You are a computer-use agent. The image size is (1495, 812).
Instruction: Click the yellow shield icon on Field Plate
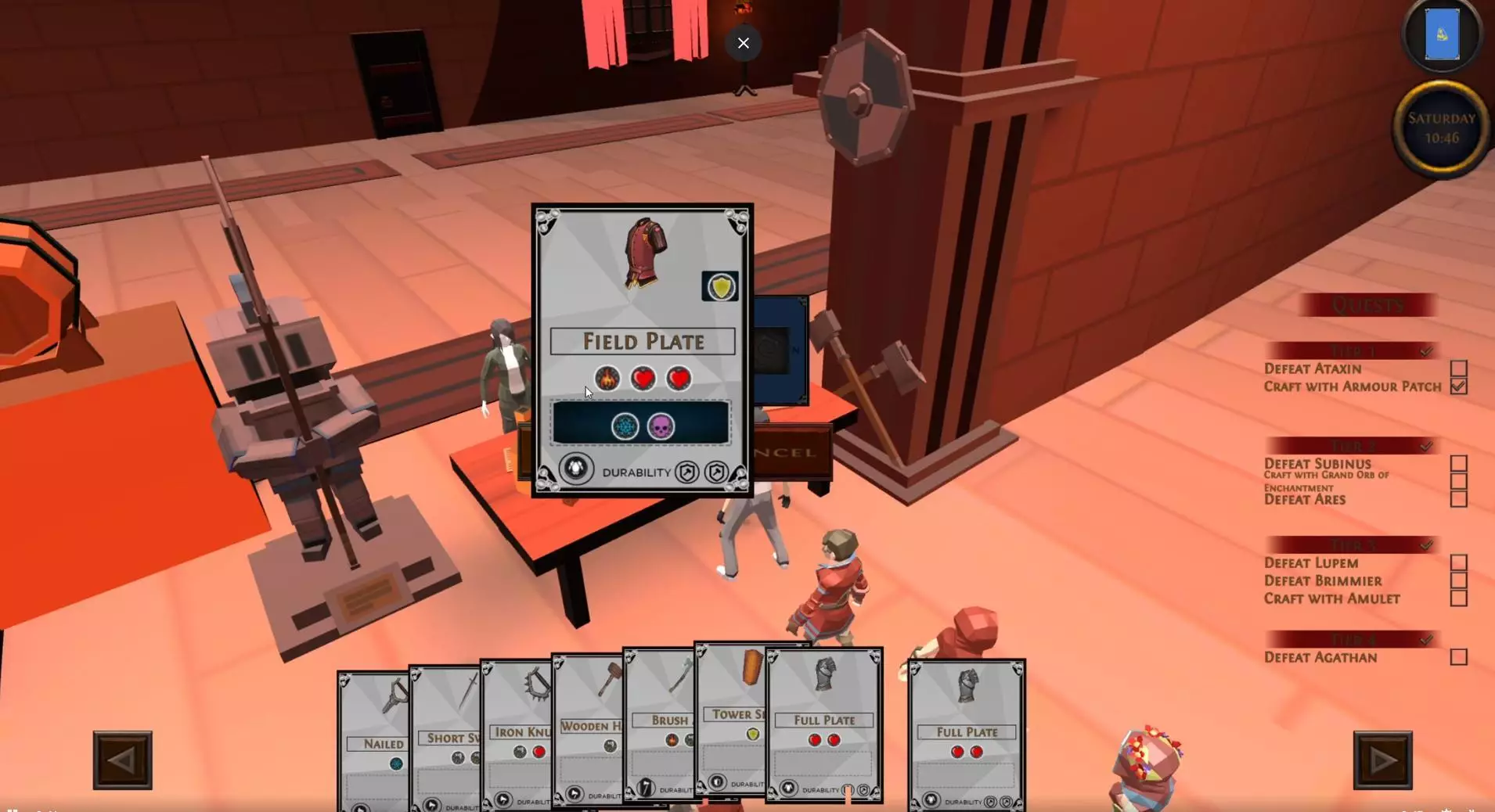coord(720,287)
